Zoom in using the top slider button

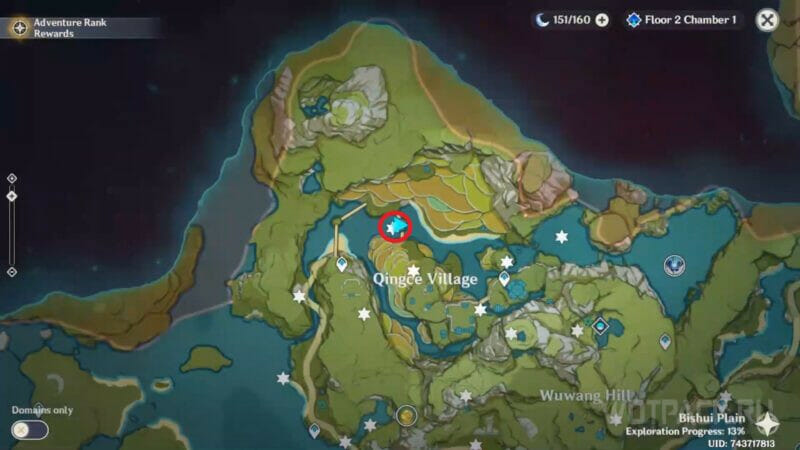(11, 178)
